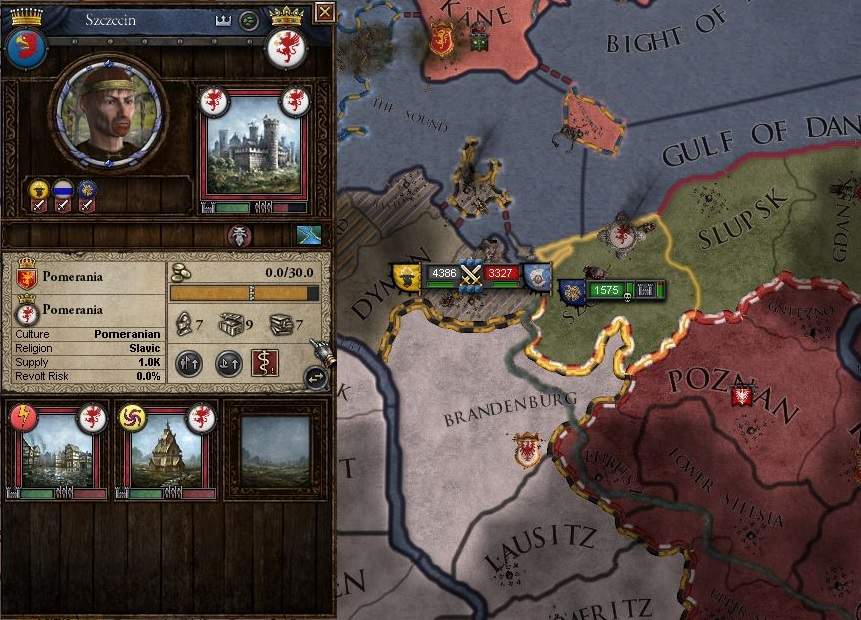The width and height of the screenshot is (861, 620).
Task: Click the white-blue-red striped shield icon
Action: [x=63, y=190]
